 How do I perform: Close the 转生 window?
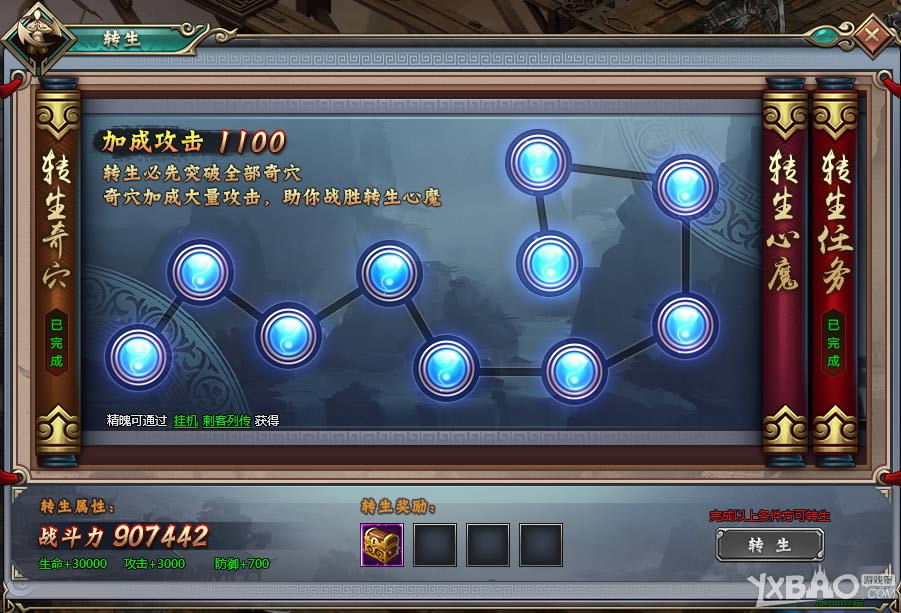(872, 36)
